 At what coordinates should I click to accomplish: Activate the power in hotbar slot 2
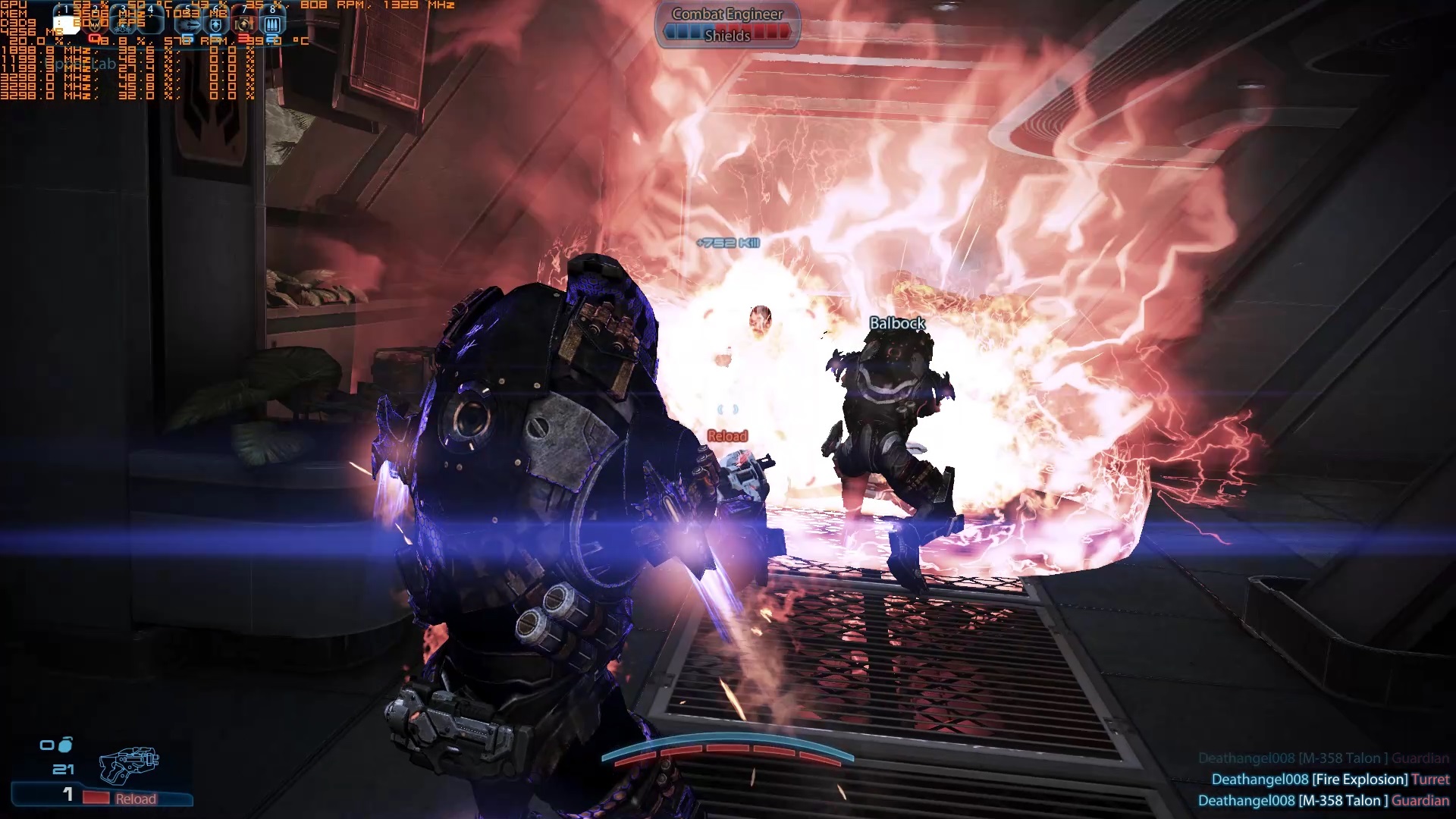click(x=95, y=24)
